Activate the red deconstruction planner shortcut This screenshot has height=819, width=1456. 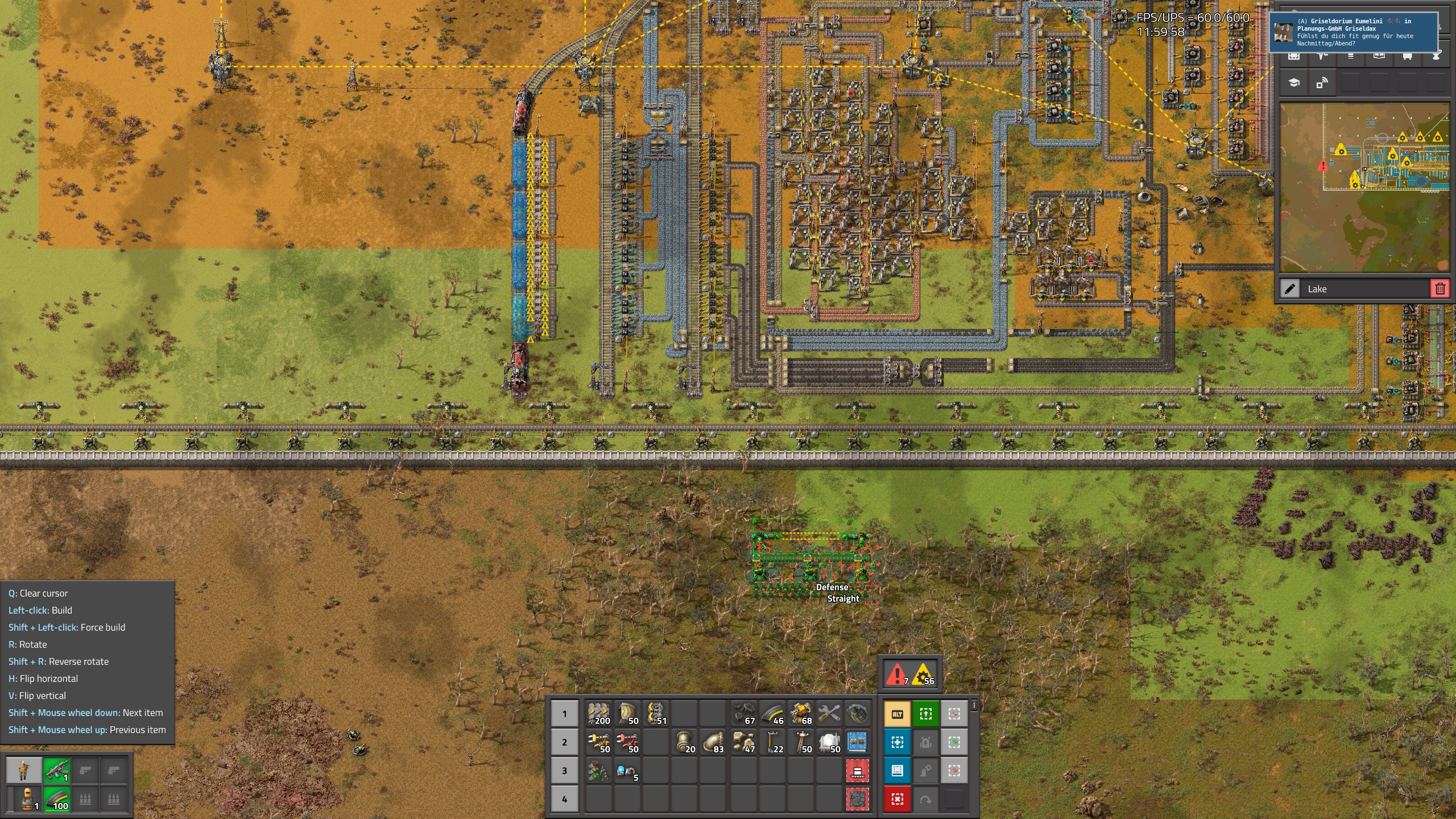pos(897,799)
